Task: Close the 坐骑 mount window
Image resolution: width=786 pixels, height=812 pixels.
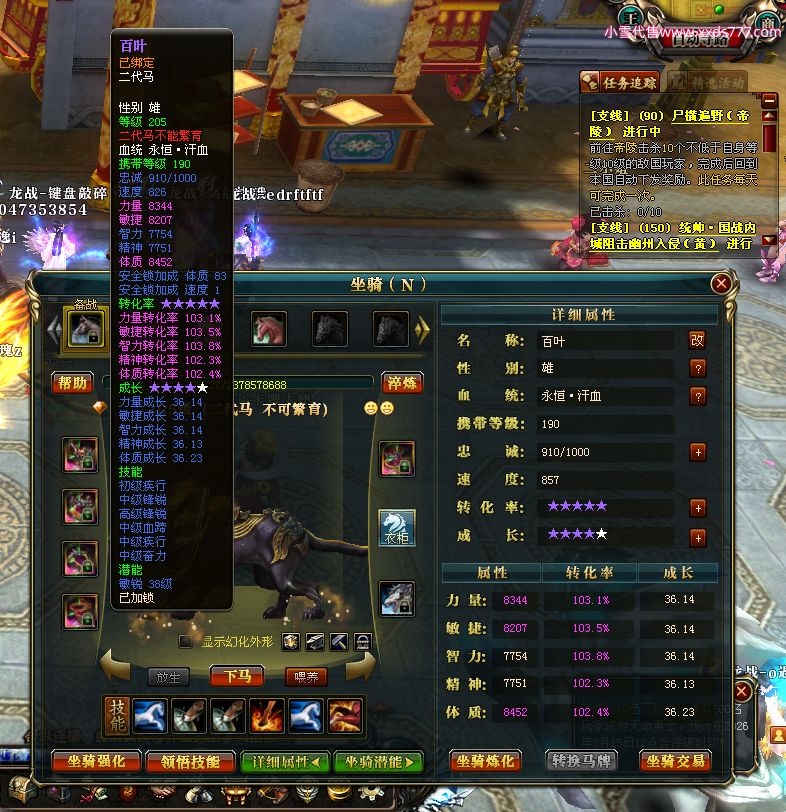Action: [720, 284]
